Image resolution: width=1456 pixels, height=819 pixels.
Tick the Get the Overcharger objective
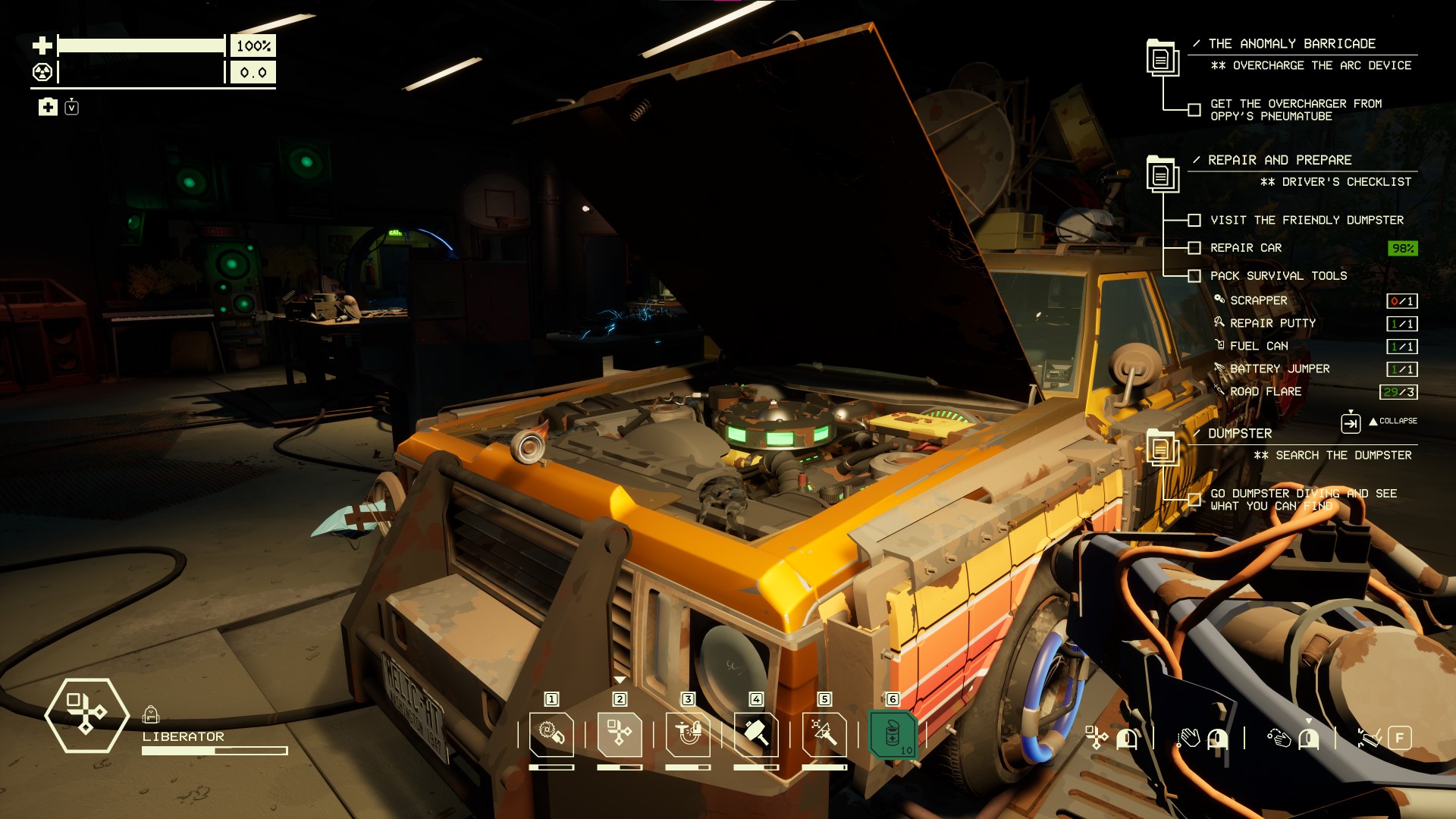1194,110
